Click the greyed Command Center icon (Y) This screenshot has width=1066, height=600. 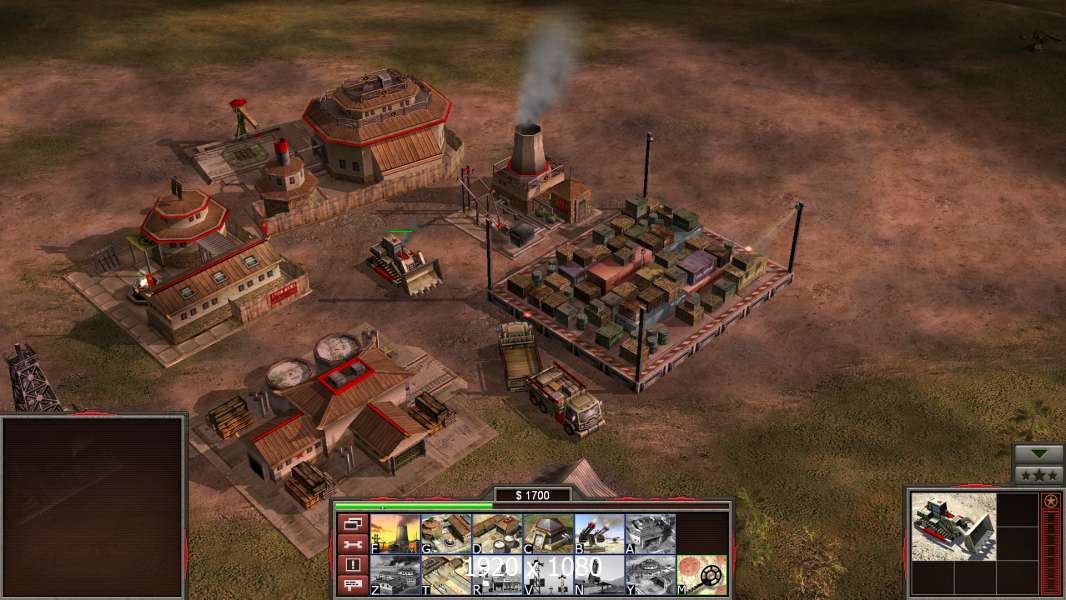650,575
